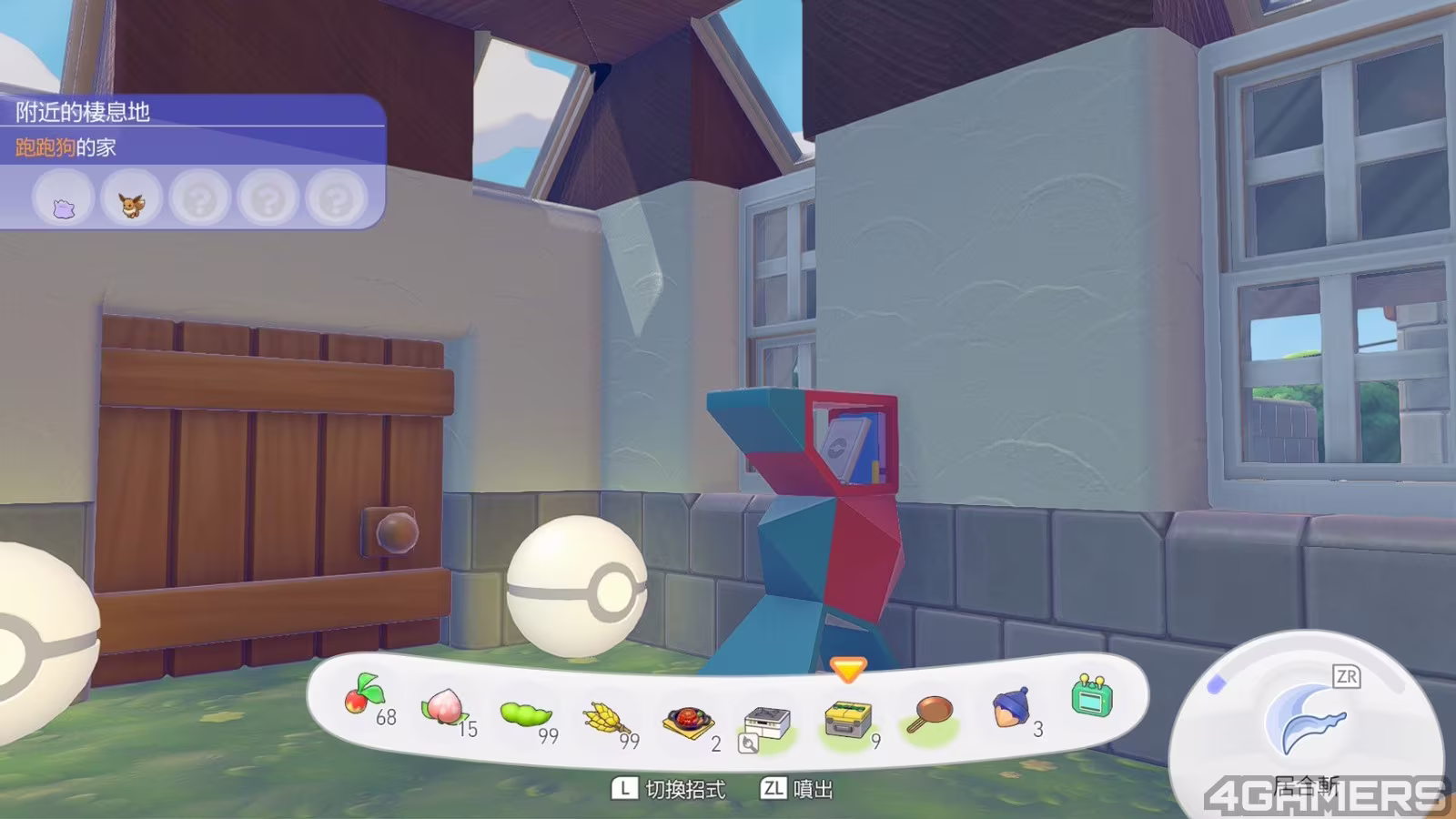Screen dimensions: 1456x819
Task: Click the Eevee resident icon
Action: [x=132, y=199]
